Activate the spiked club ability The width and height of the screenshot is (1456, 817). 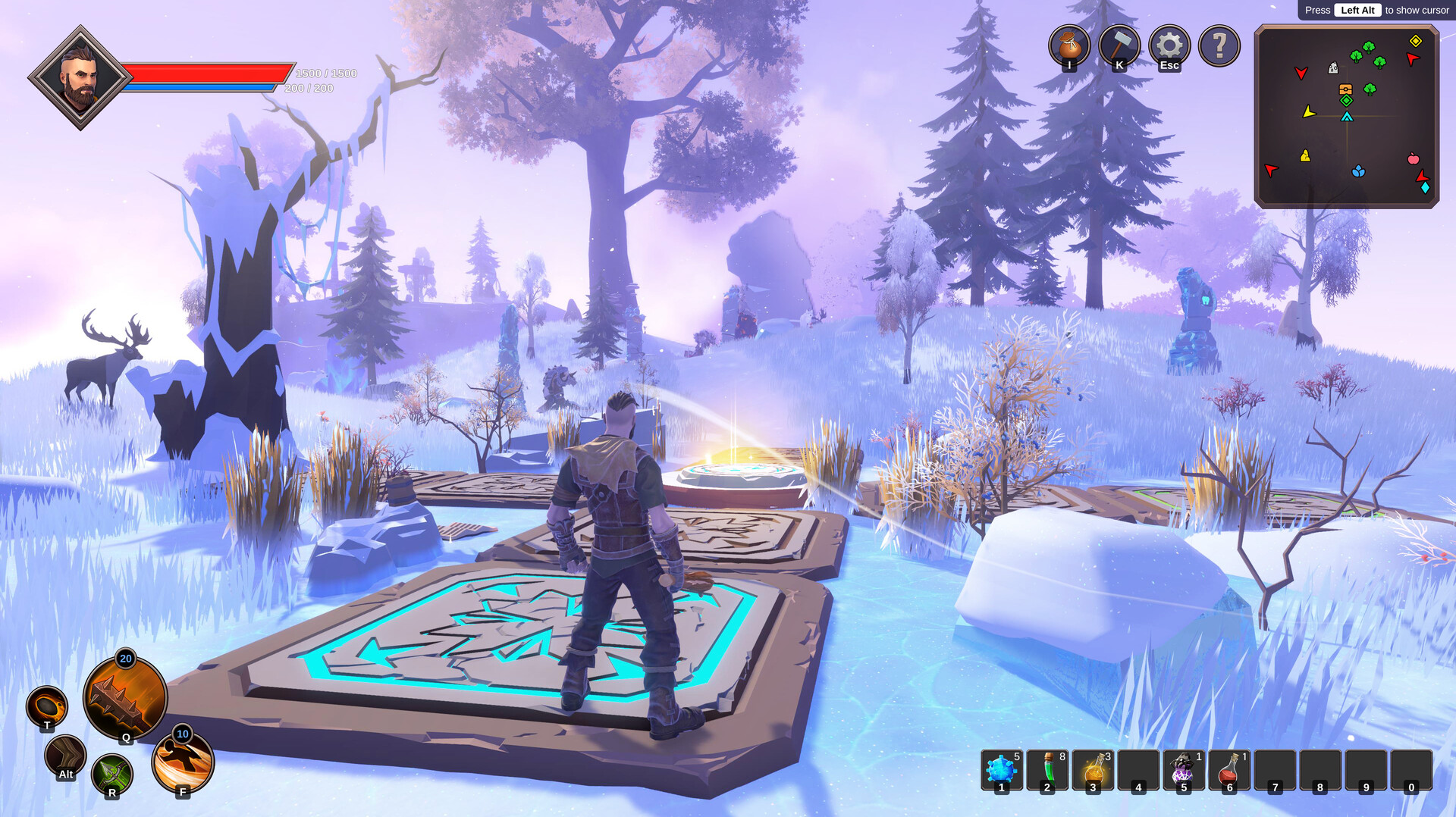(x=125, y=699)
